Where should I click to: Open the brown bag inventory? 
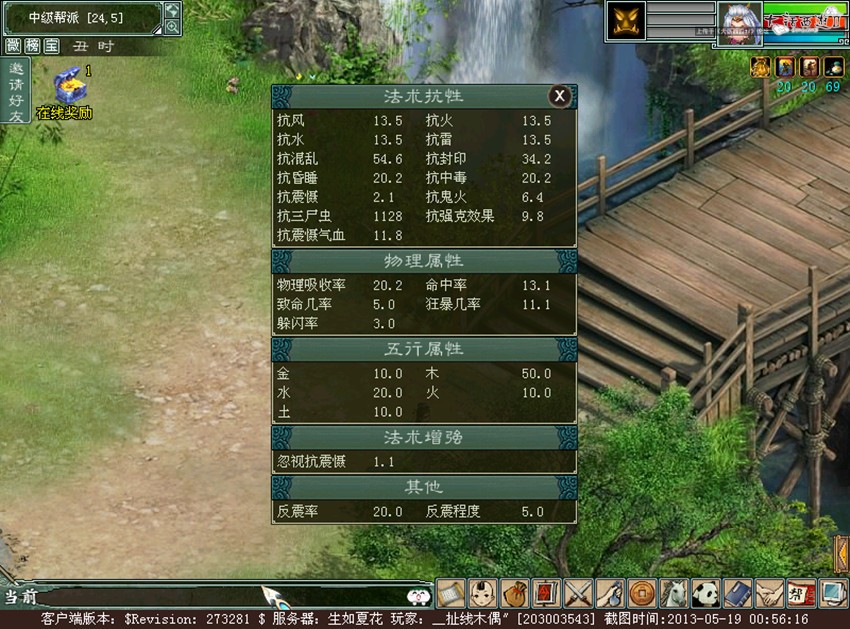pyautogui.click(x=514, y=593)
